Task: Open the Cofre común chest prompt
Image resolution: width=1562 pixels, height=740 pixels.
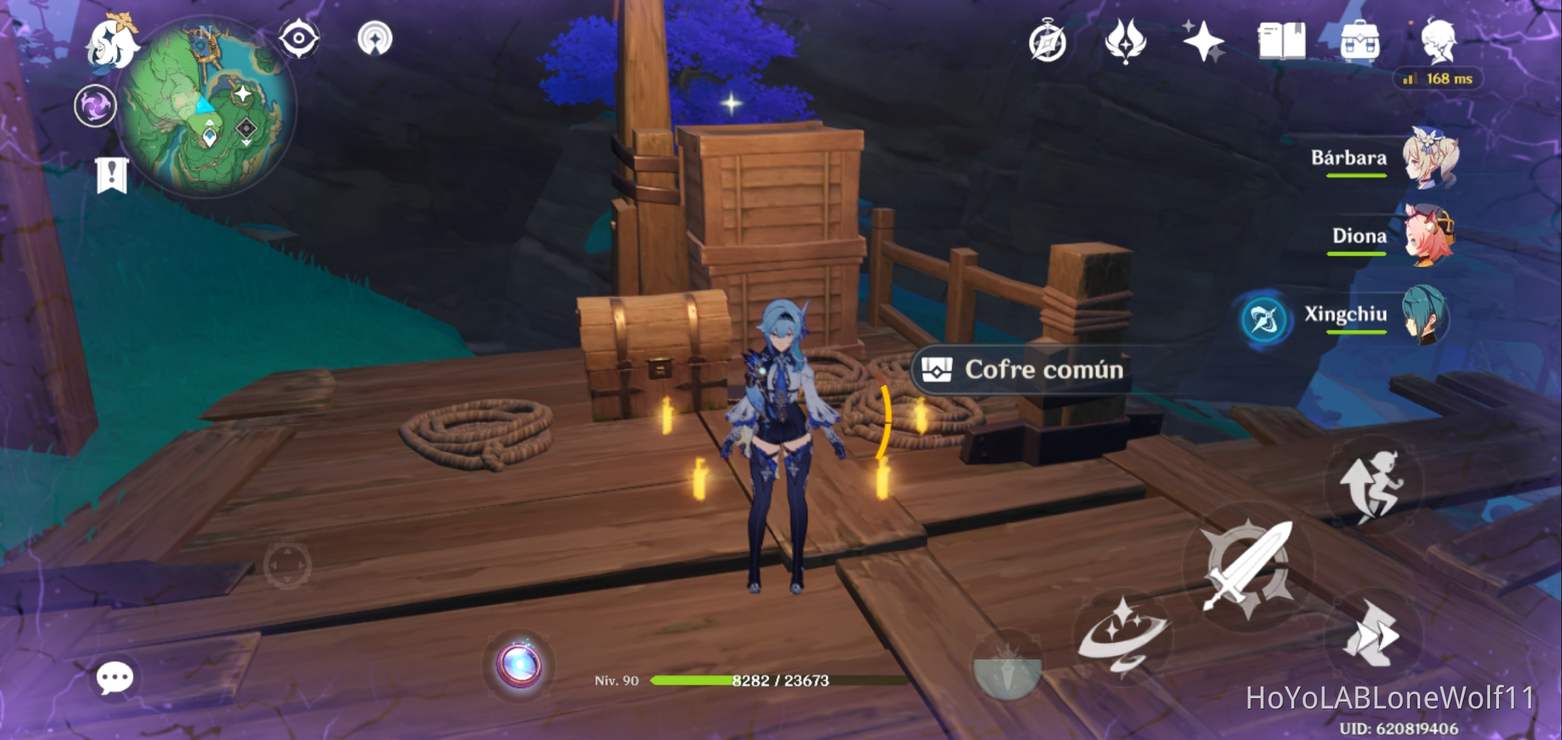Action: pyautogui.click(x=1025, y=370)
